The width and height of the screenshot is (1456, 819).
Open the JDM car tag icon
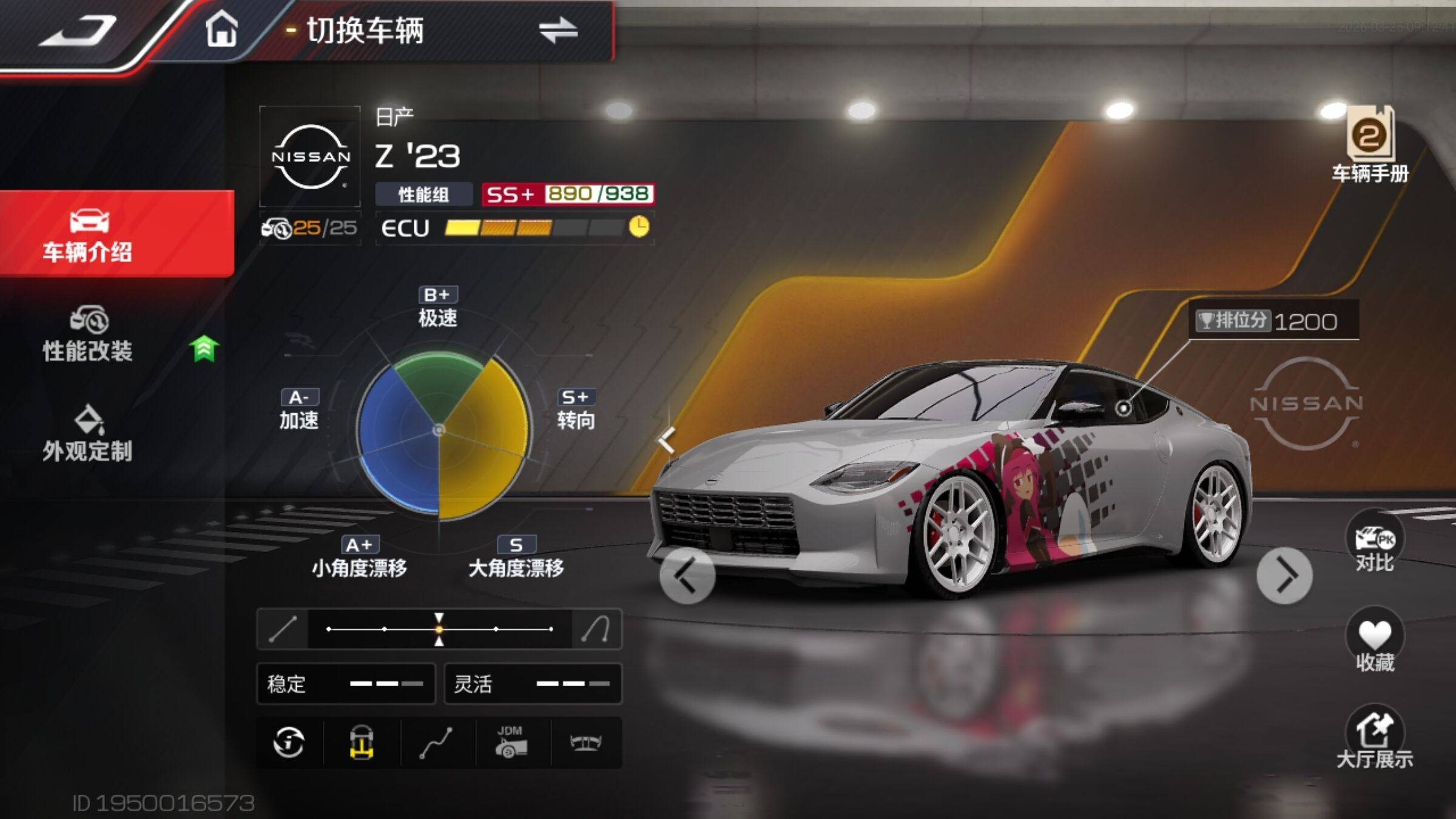pos(511,743)
